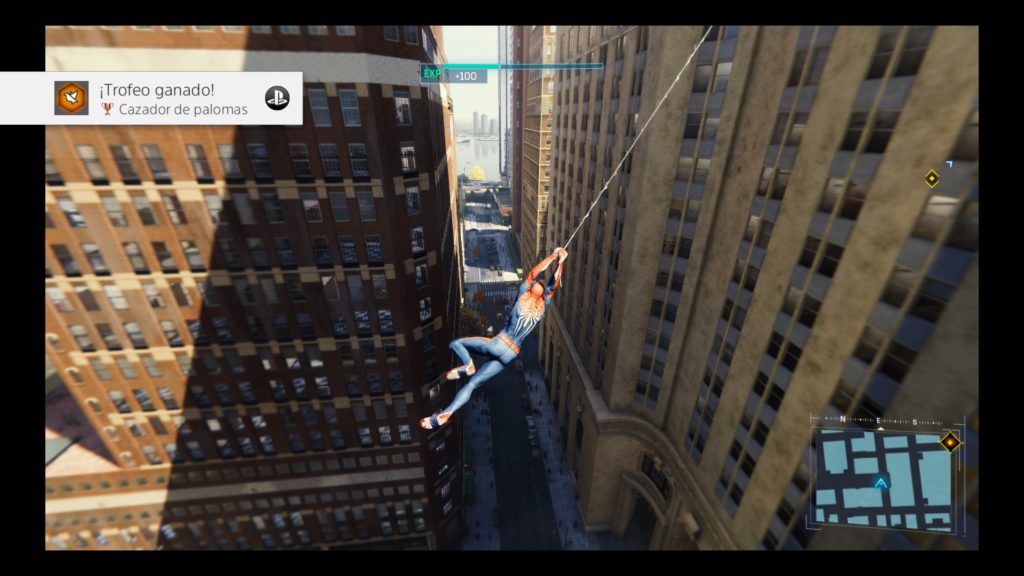
Task: Click the blue player arrow on the minimap
Action: point(881,484)
